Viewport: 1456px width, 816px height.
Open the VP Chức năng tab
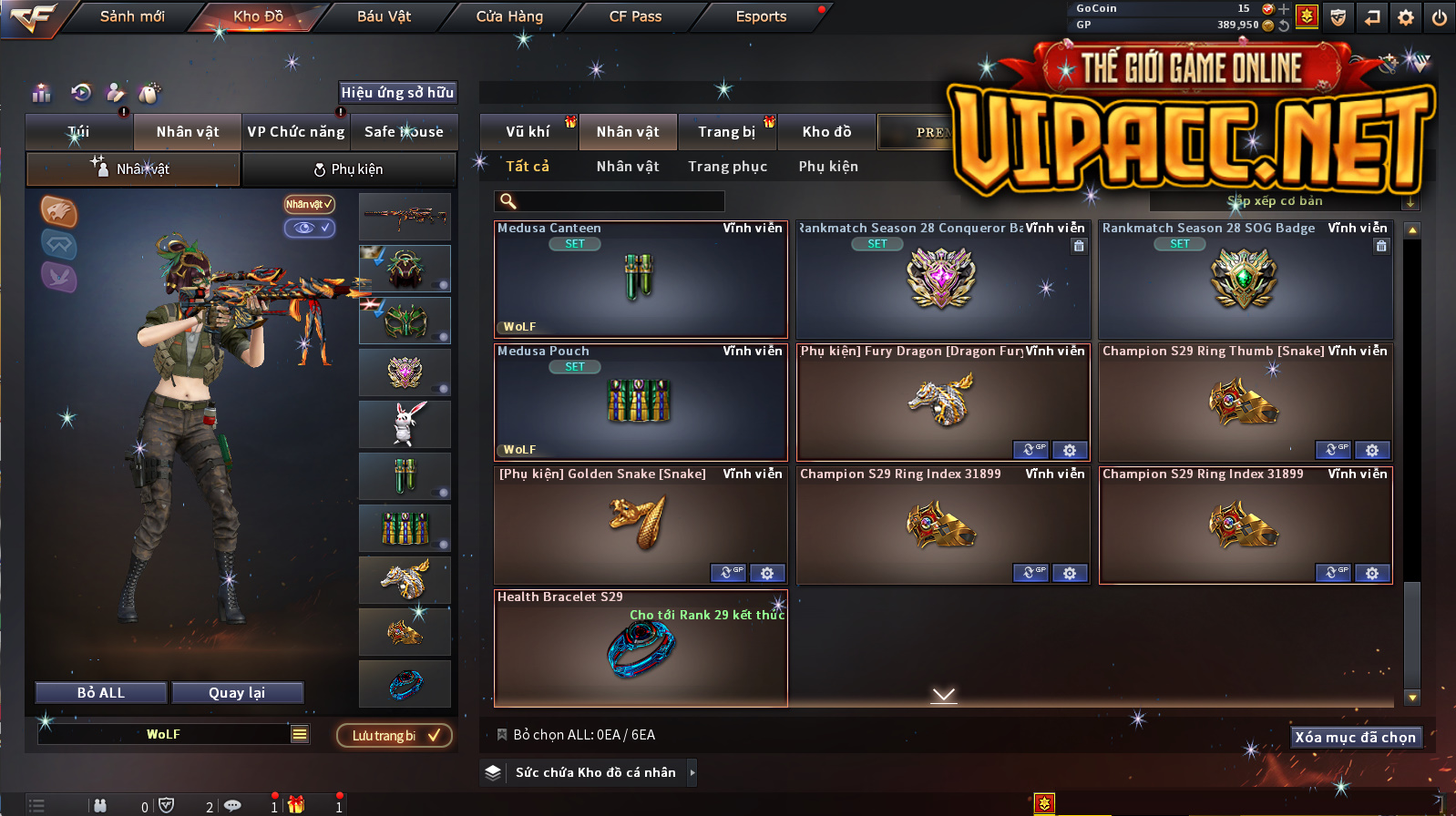tap(296, 132)
